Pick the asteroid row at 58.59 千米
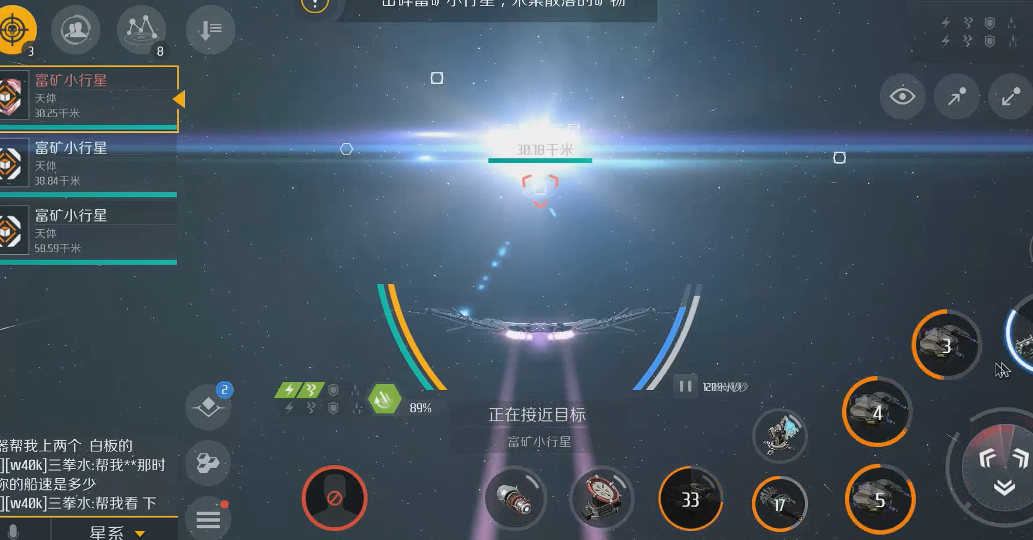Image resolution: width=1033 pixels, height=540 pixels. click(x=88, y=231)
